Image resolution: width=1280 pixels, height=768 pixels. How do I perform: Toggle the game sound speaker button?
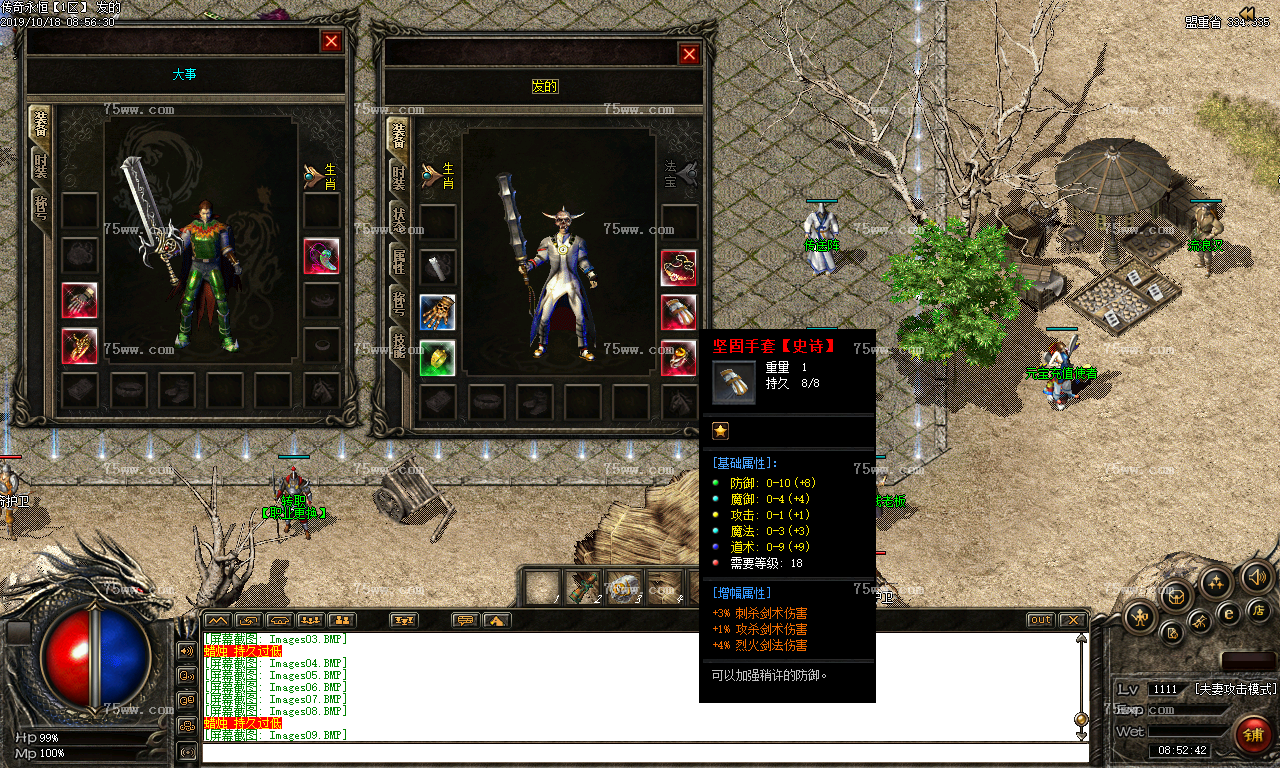(x=1256, y=576)
